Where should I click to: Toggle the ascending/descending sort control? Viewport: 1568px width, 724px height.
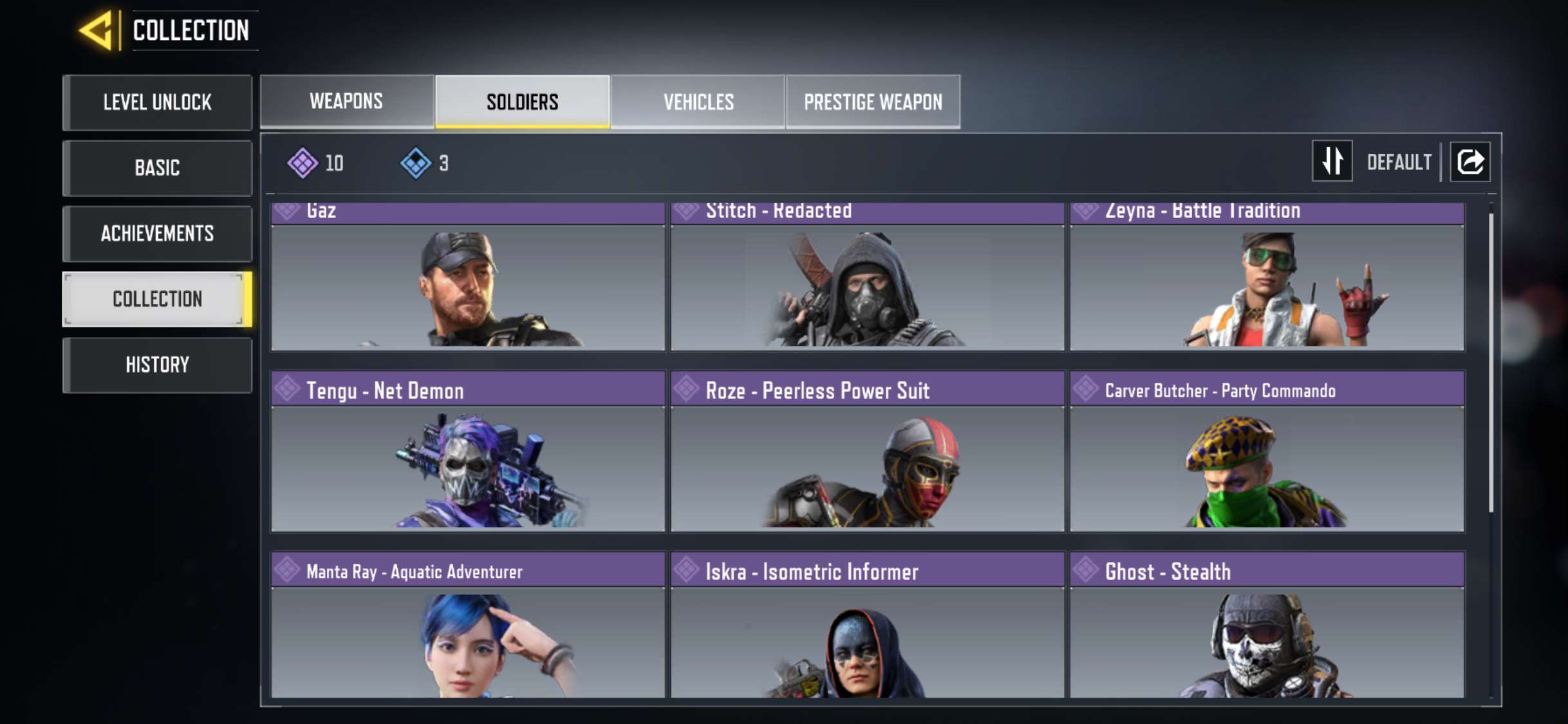(x=1332, y=162)
